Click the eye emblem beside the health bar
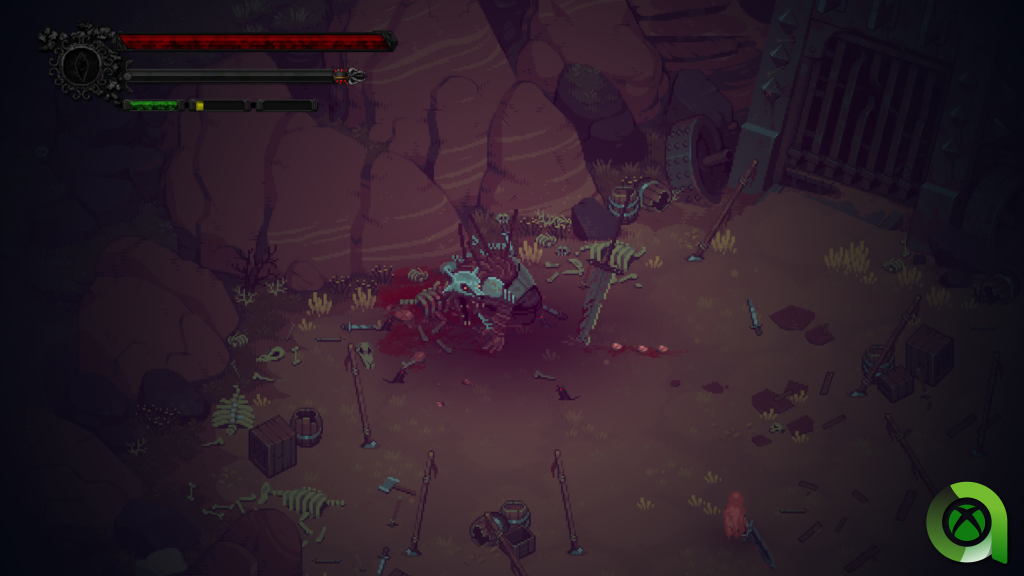This screenshot has width=1024, height=576. [x=78, y=65]
